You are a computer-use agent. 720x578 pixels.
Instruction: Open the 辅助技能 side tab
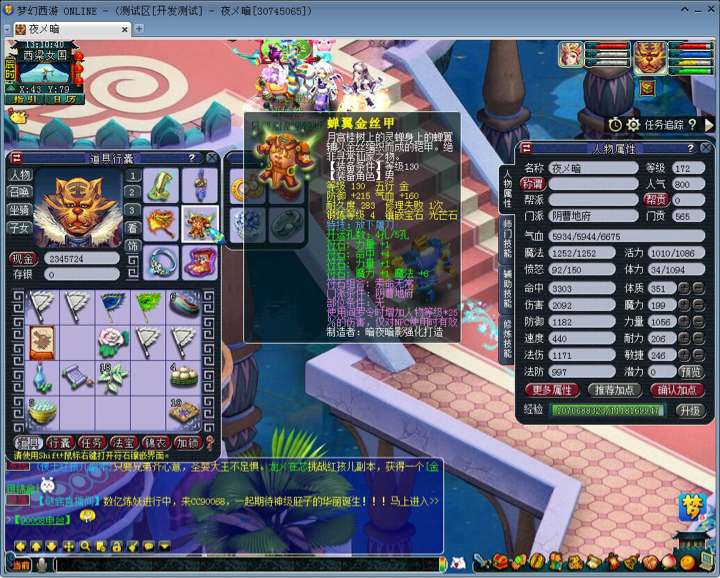click(x=507, y=290)
